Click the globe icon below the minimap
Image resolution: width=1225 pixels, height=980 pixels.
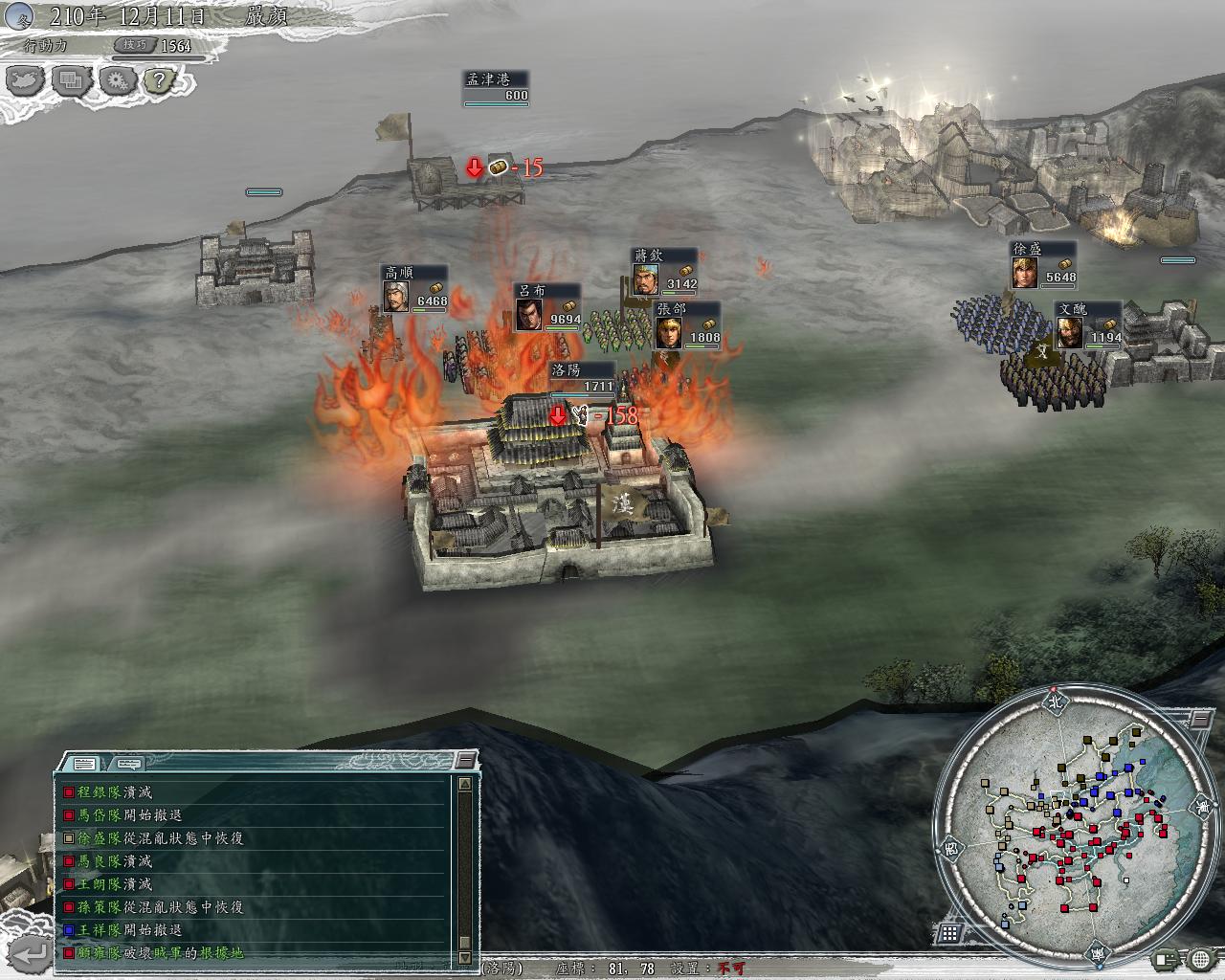(1200, 959)
